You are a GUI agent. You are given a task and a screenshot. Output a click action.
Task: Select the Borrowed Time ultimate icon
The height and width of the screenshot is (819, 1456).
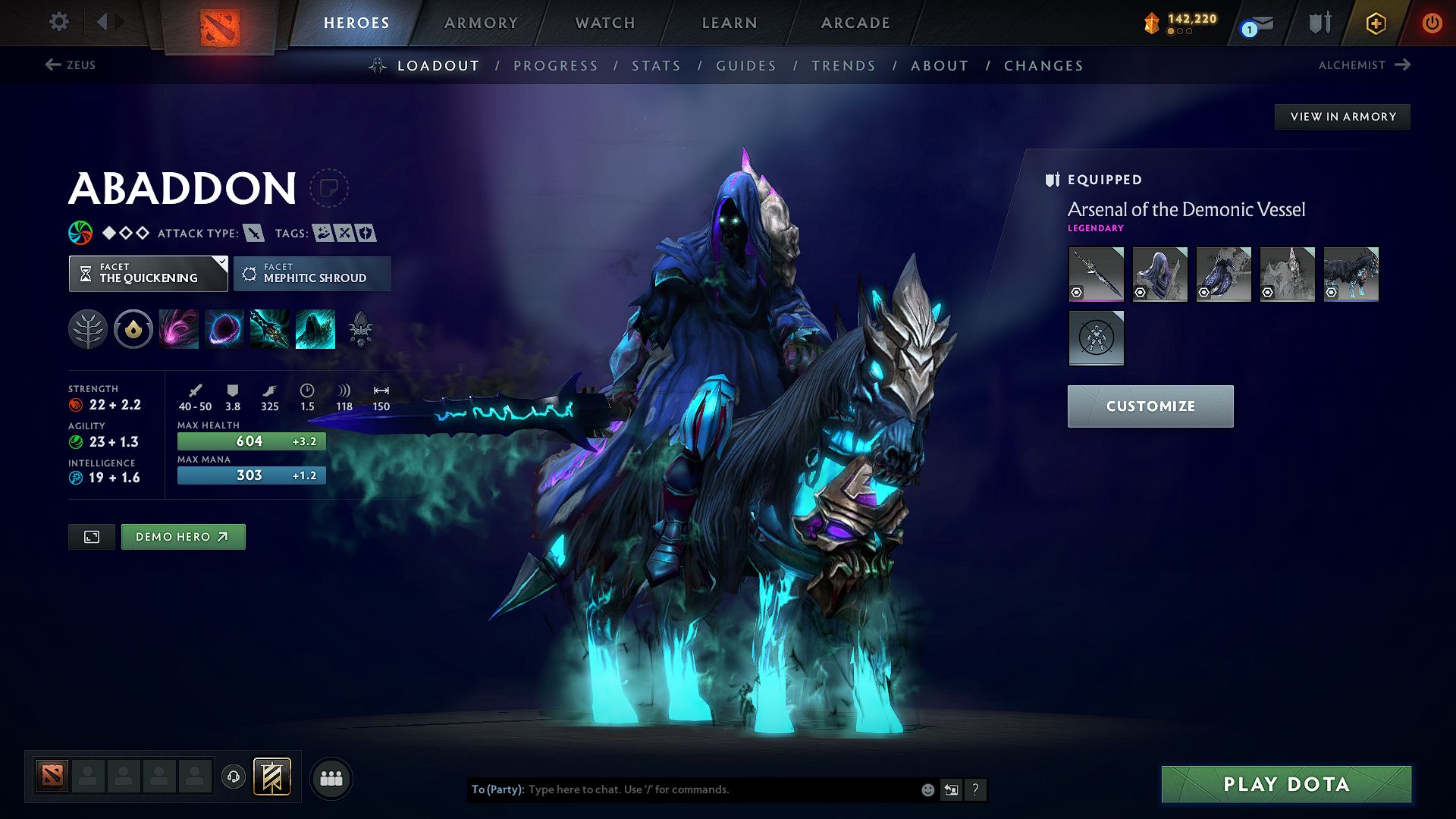tap(315, 328)
